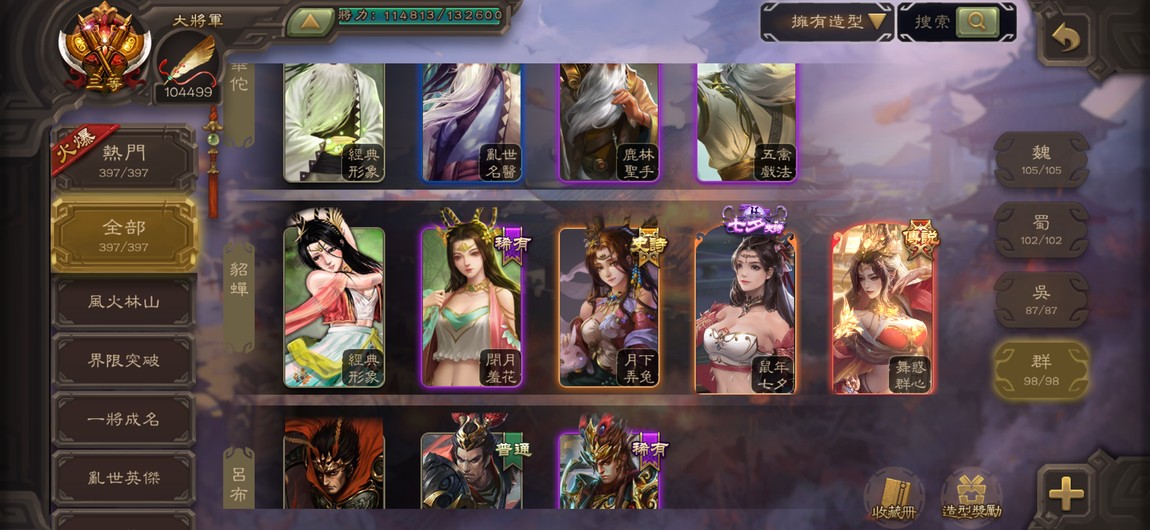Filter skins by 蜀 faction
Image resolution: width=1150 pixels, height=530 pixels.
pos(1041,230)
